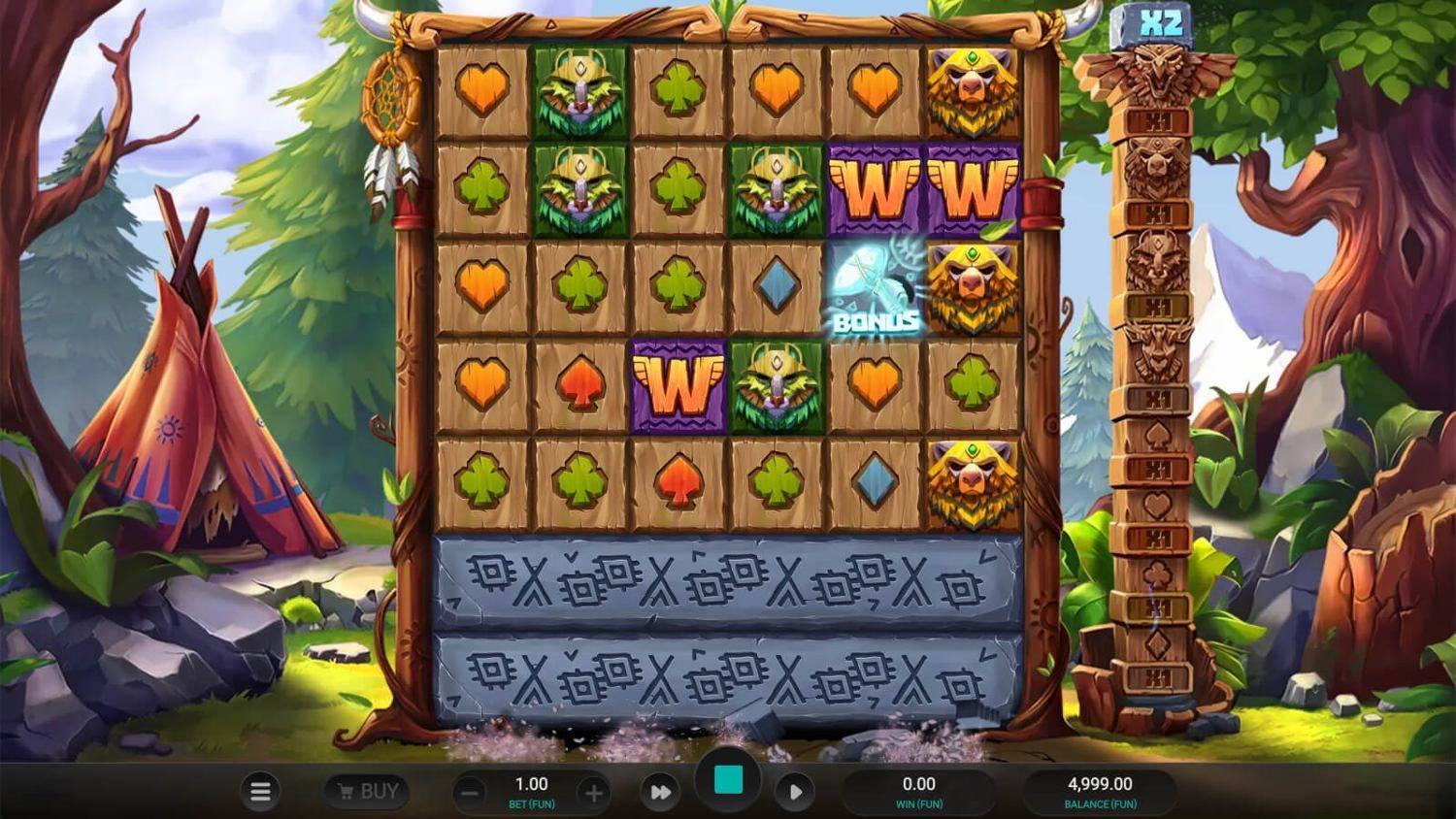The image size is (1456, 819).
Task: Open the game menu
Action: pyautogui.click(x=260, y=791)
